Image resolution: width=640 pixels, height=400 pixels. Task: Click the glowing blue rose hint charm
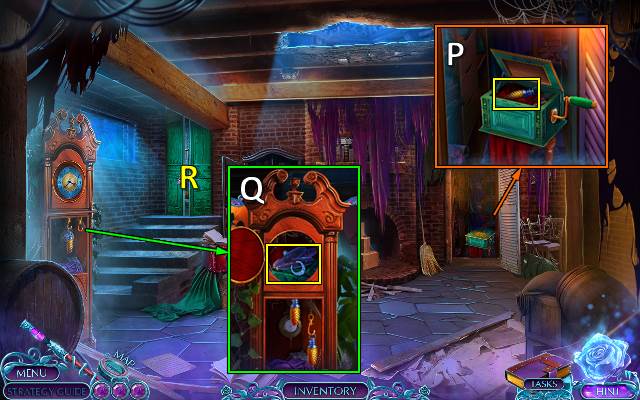(x=604, y=356)
